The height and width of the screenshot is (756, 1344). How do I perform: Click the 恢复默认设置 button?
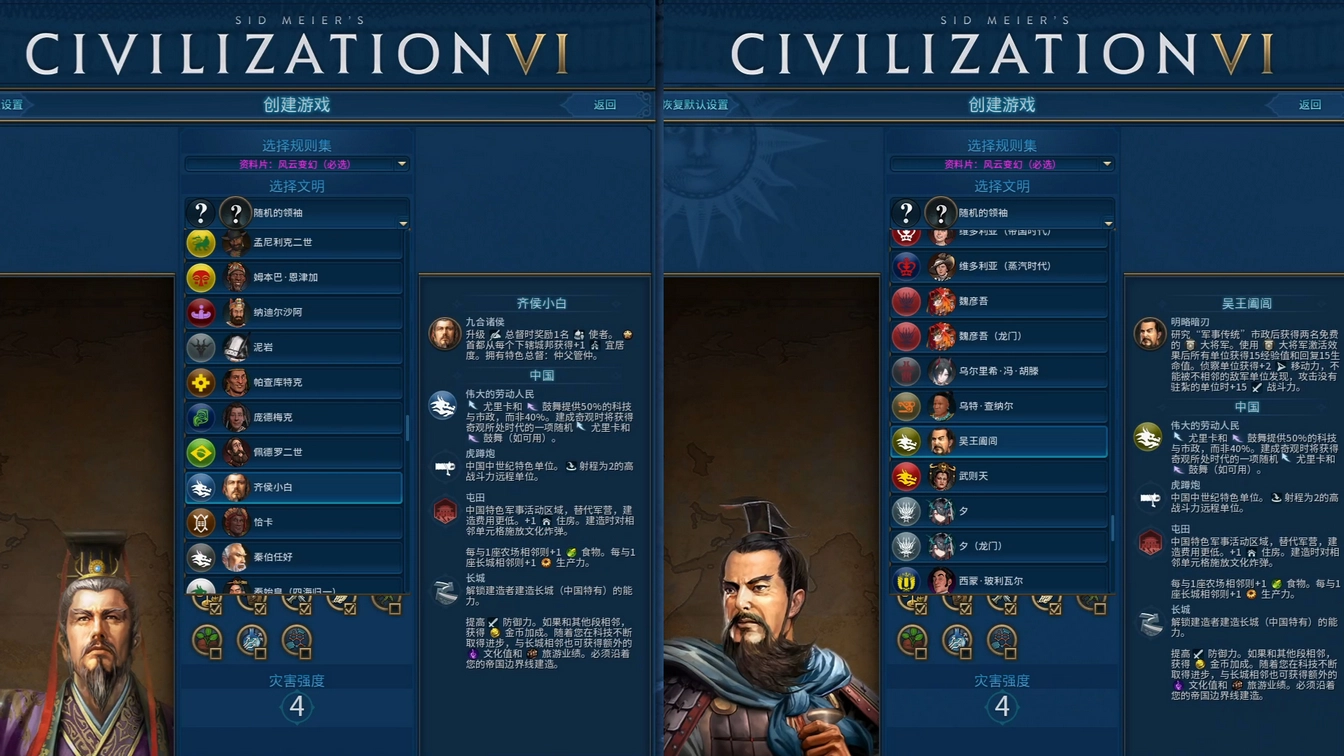696,105
